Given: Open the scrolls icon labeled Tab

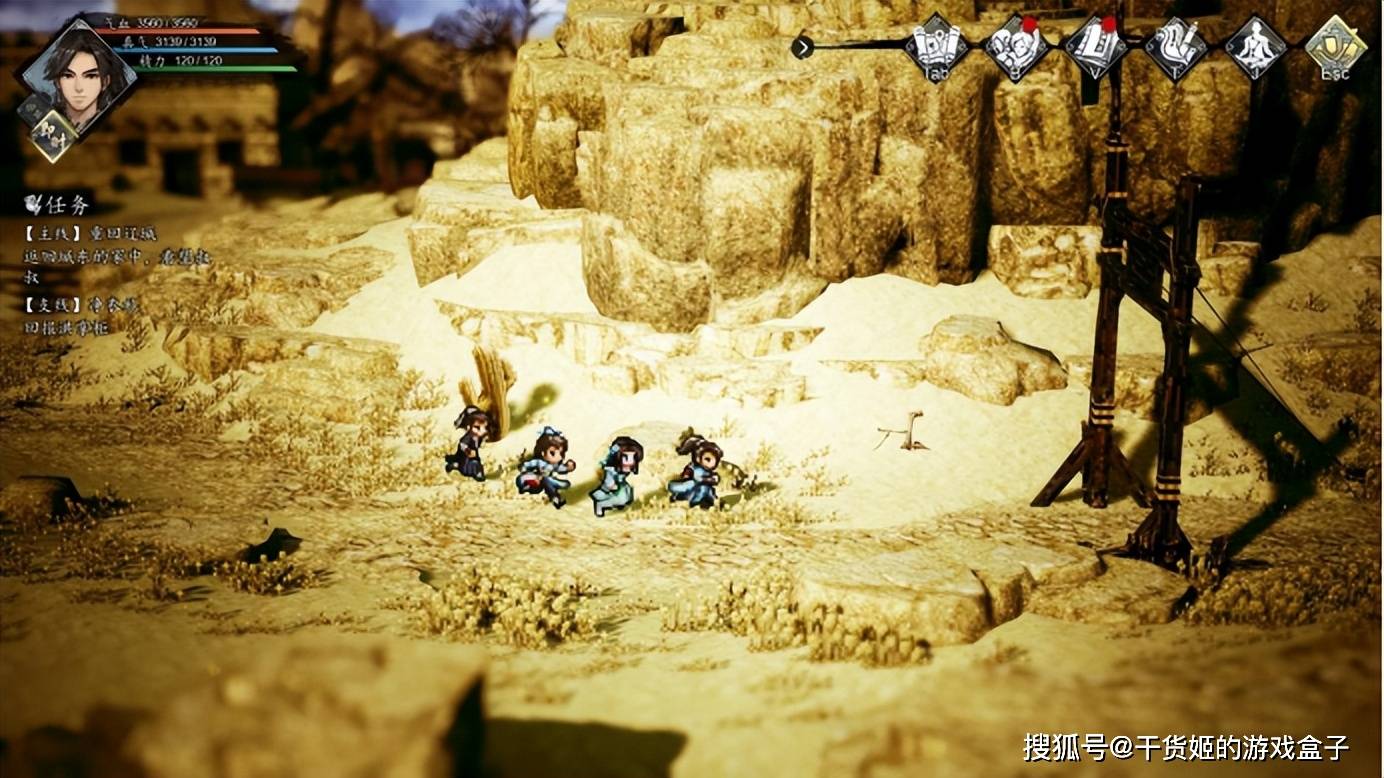Looking at the screenshot, I should tap(936, 46).
